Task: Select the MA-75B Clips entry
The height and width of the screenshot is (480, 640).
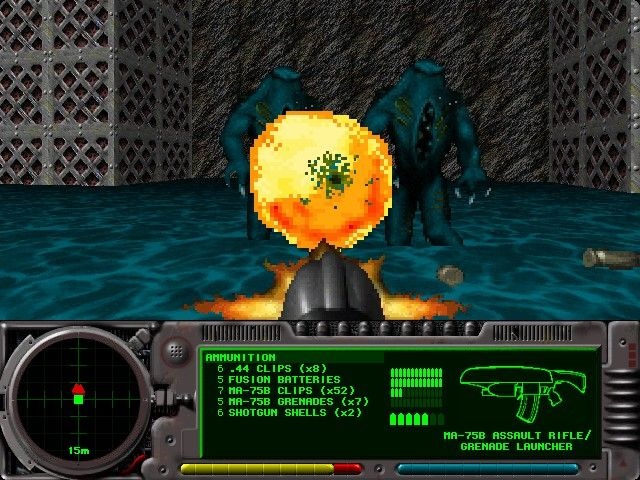Action: [277, 391]
